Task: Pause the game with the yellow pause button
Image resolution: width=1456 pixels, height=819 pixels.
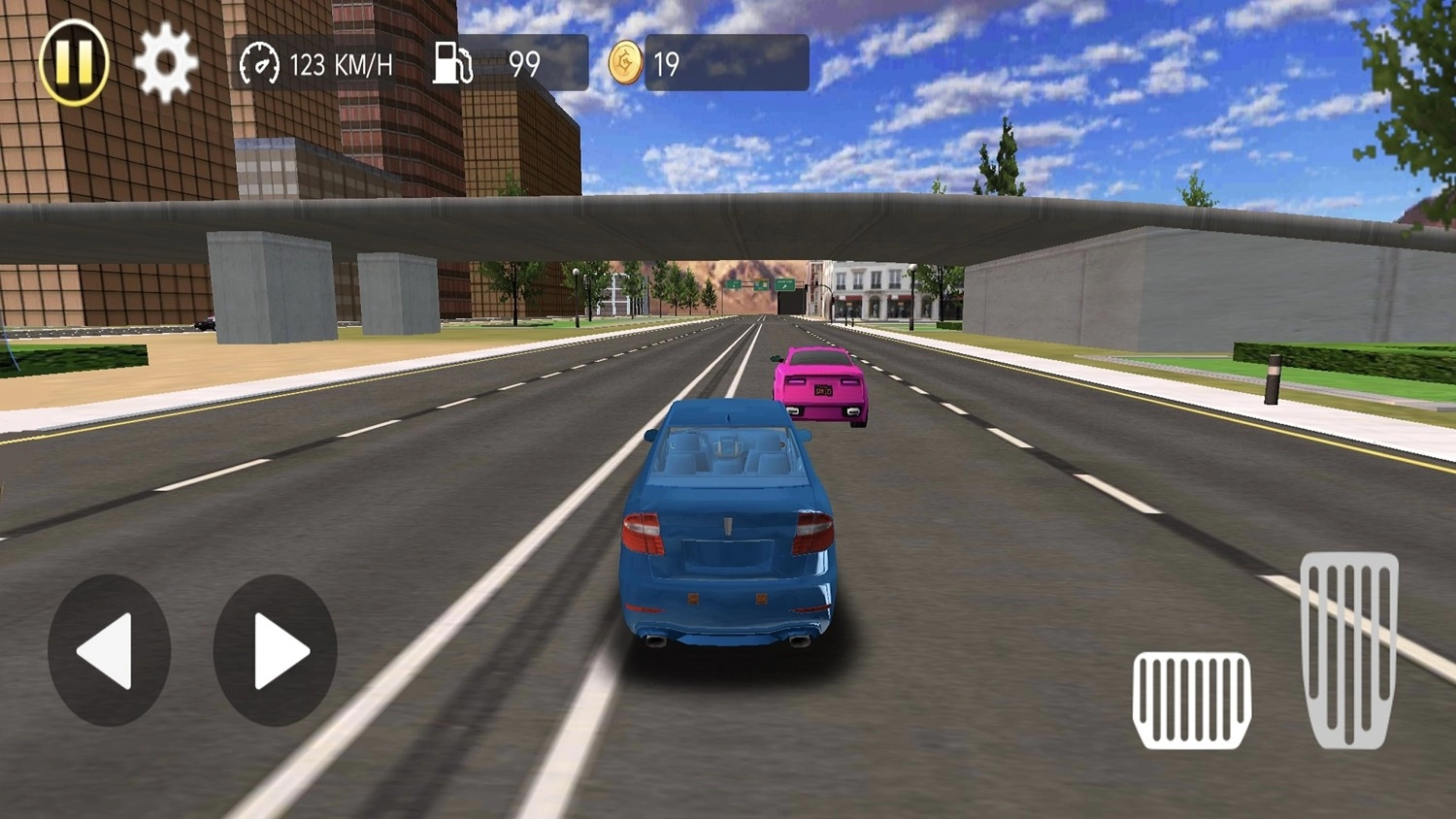Action: pos(74,62)
